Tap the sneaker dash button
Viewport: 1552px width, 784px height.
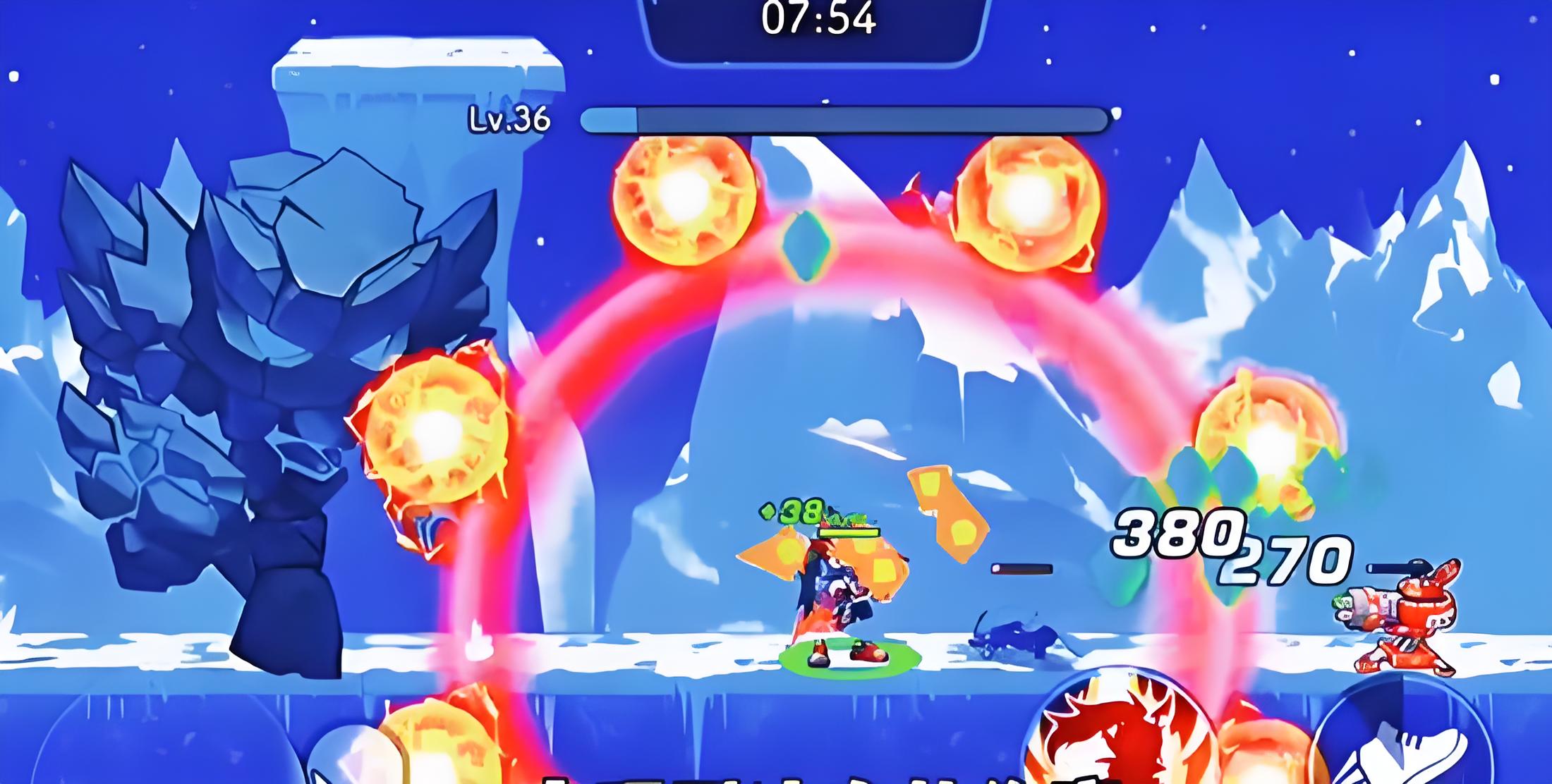(1404, 740)
